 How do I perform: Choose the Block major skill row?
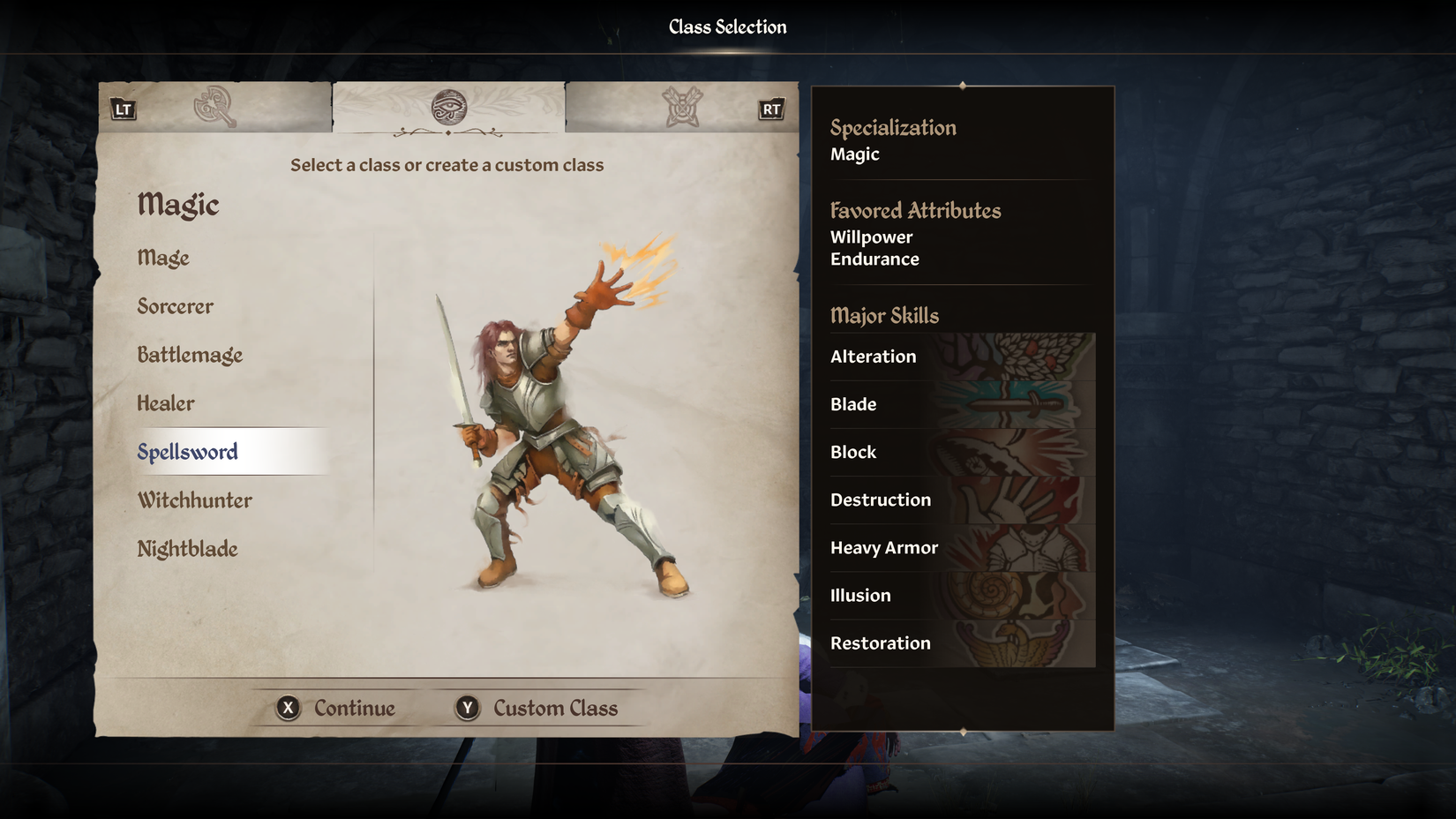coord(962,452)
